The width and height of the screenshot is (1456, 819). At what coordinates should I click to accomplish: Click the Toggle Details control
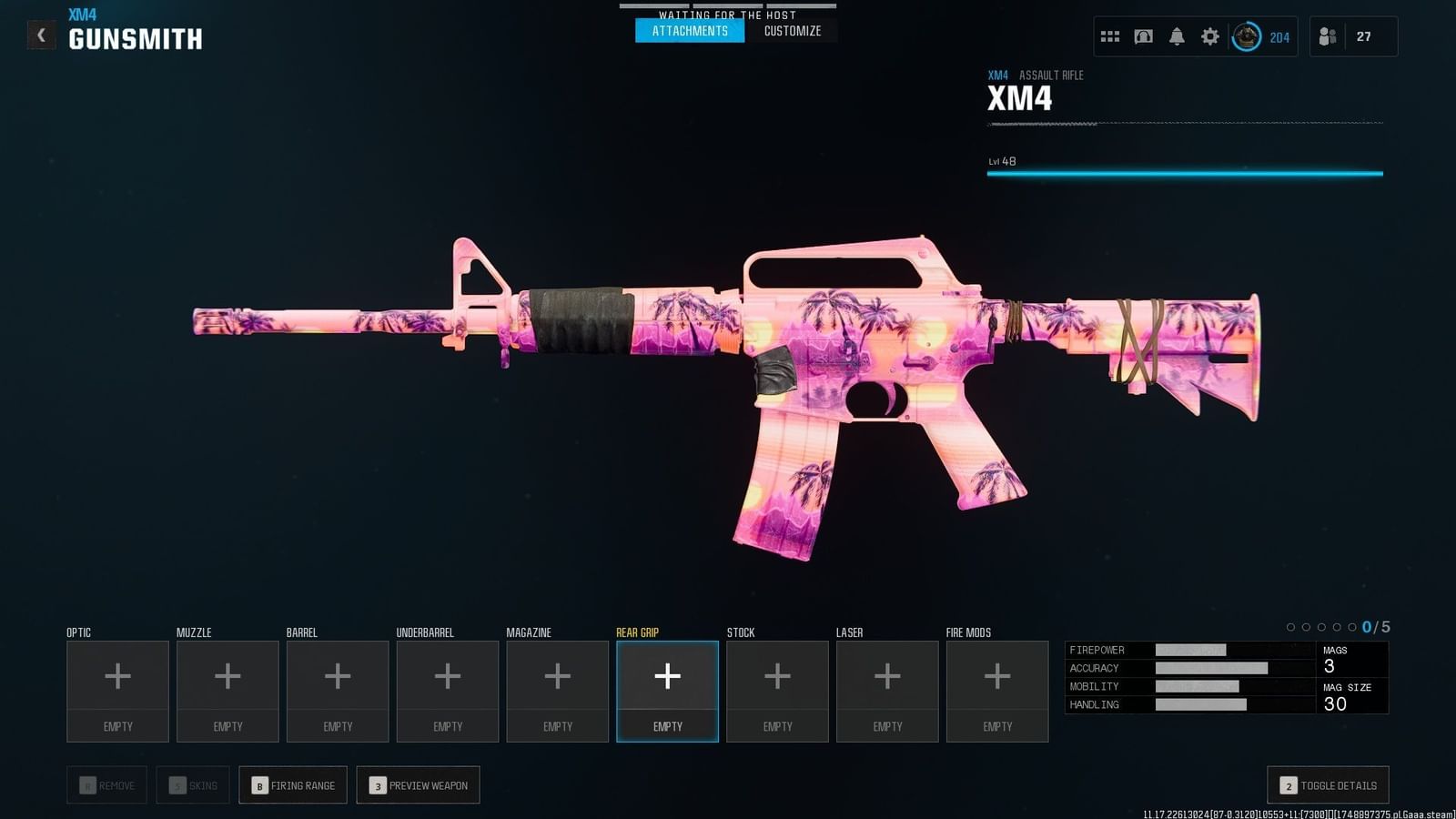click(1327, 784)
